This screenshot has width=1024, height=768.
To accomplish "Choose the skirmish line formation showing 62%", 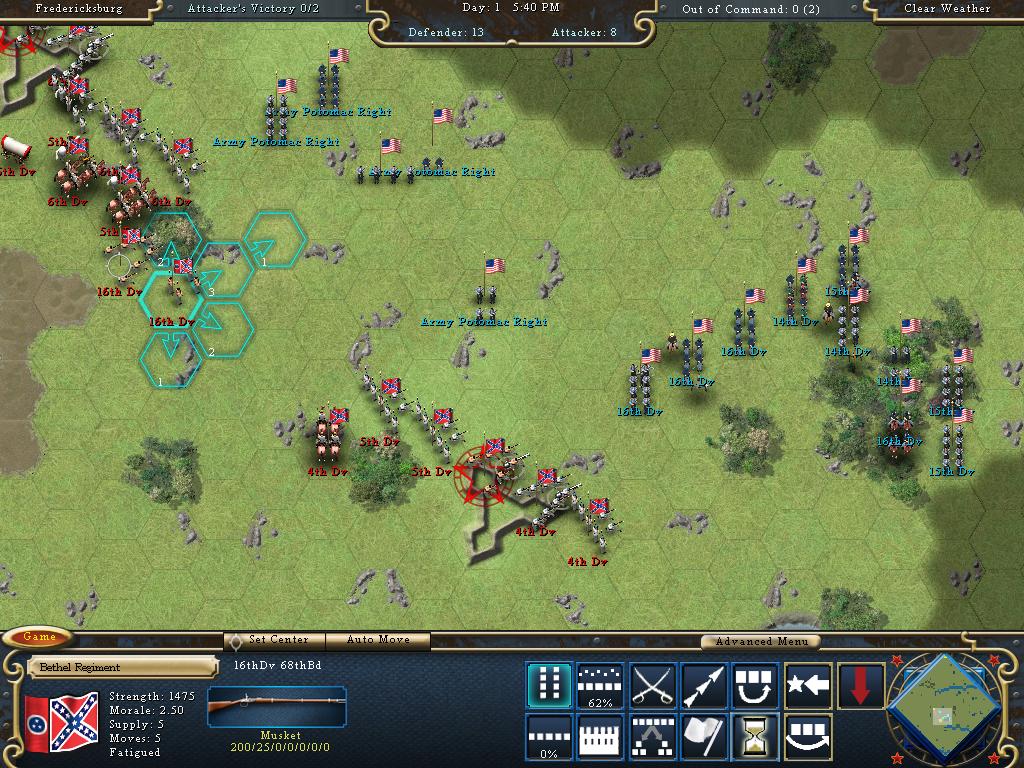I will (601, 685).
